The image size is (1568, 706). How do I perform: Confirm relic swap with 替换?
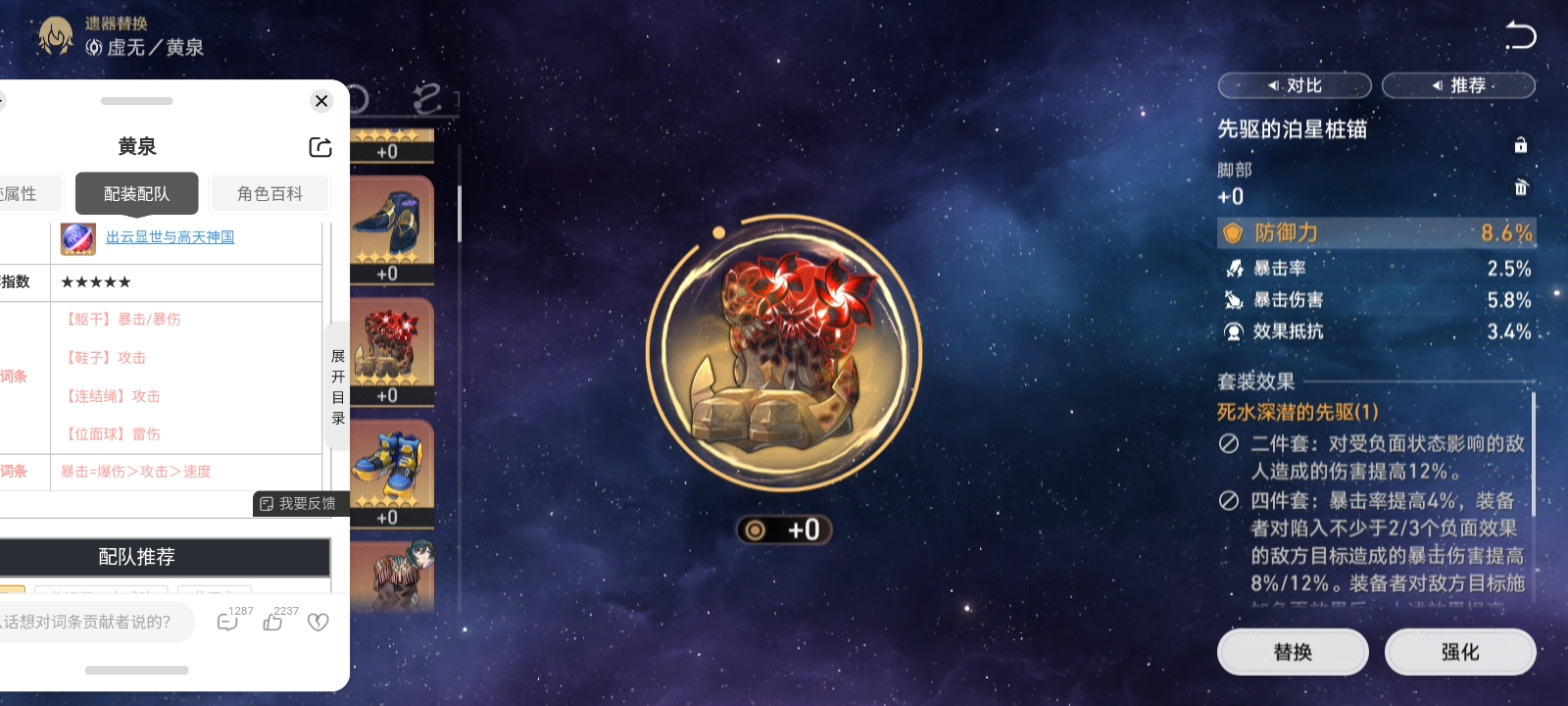coord(1293,652)
